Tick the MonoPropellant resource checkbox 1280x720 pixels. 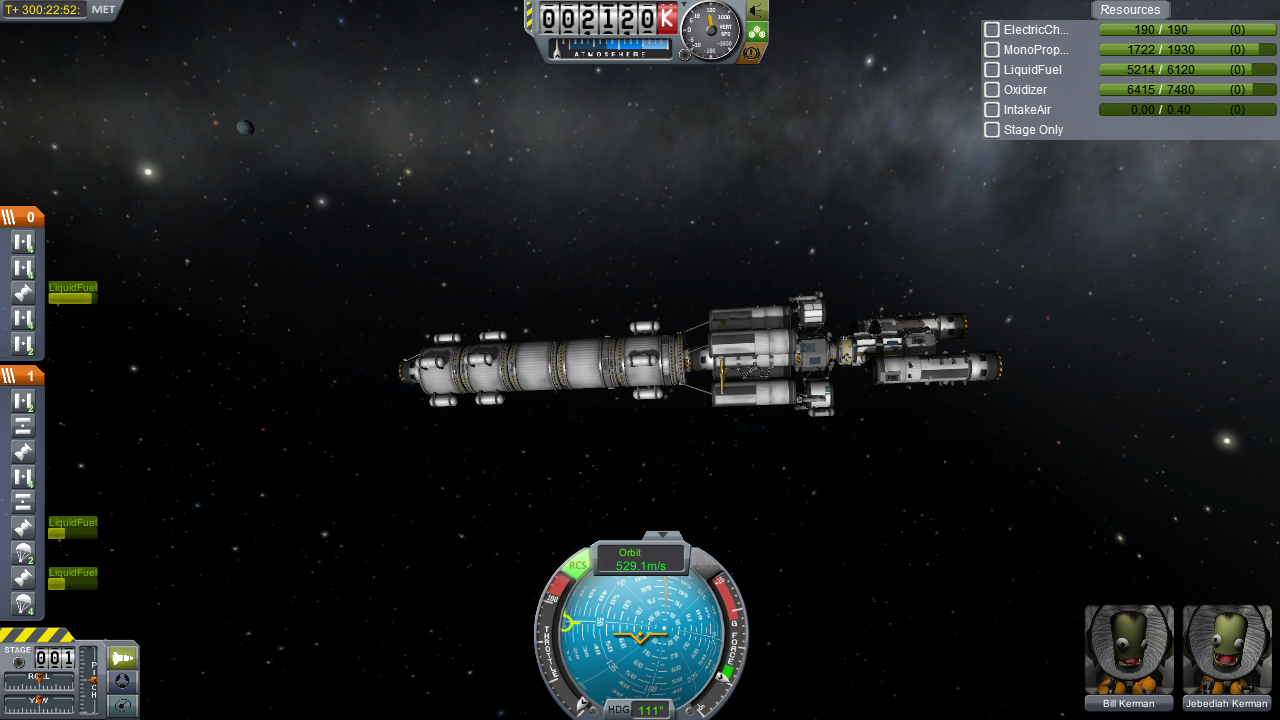992,50
